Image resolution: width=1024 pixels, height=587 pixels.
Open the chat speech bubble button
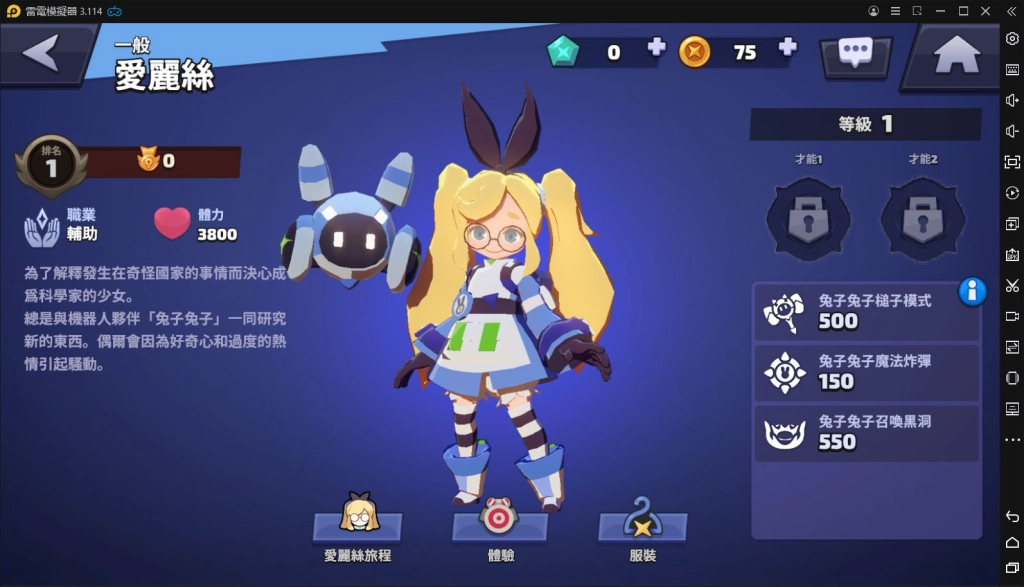point(855,54)
